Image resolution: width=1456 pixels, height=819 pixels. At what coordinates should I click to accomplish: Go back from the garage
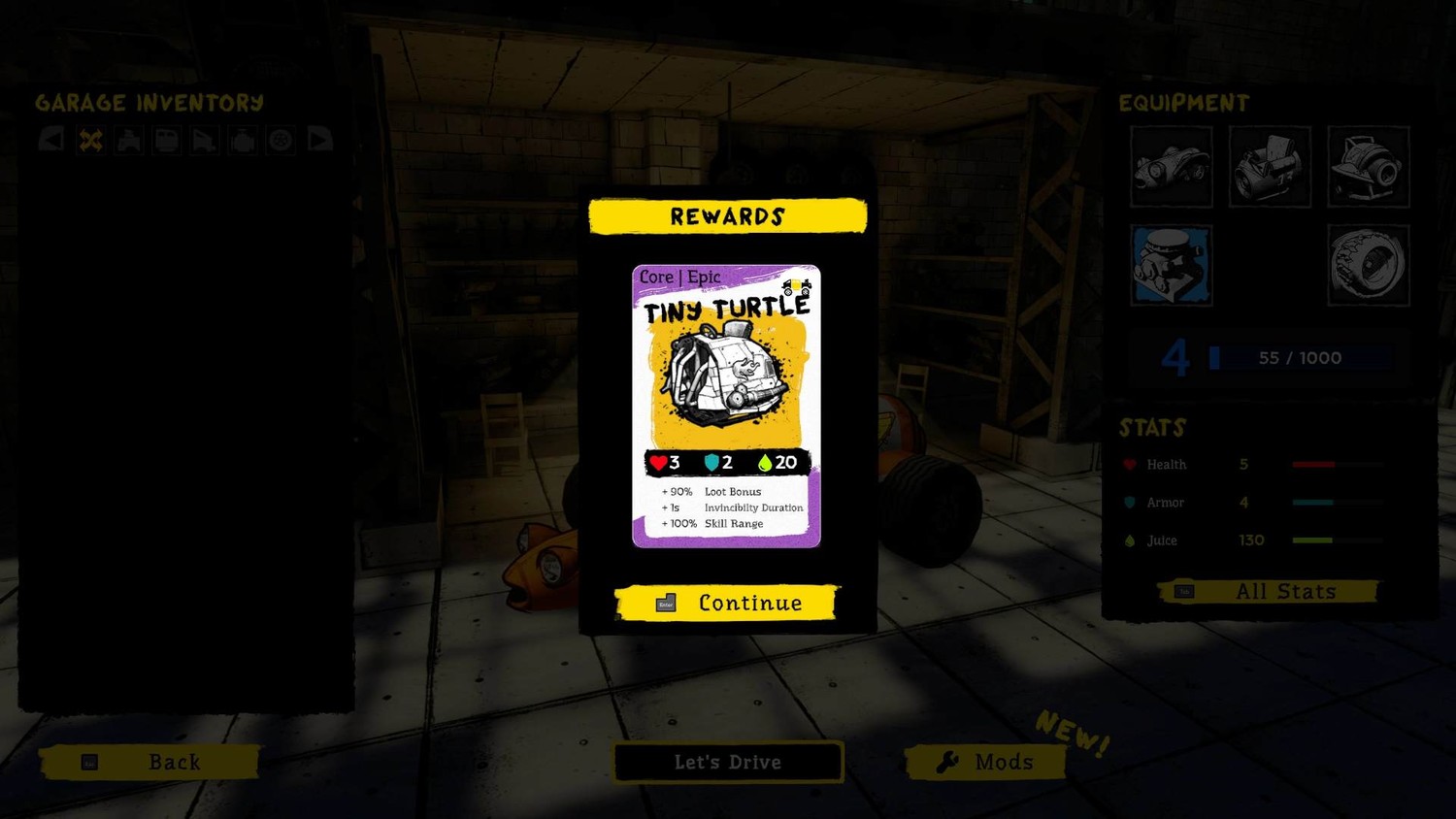click(150, 762)
